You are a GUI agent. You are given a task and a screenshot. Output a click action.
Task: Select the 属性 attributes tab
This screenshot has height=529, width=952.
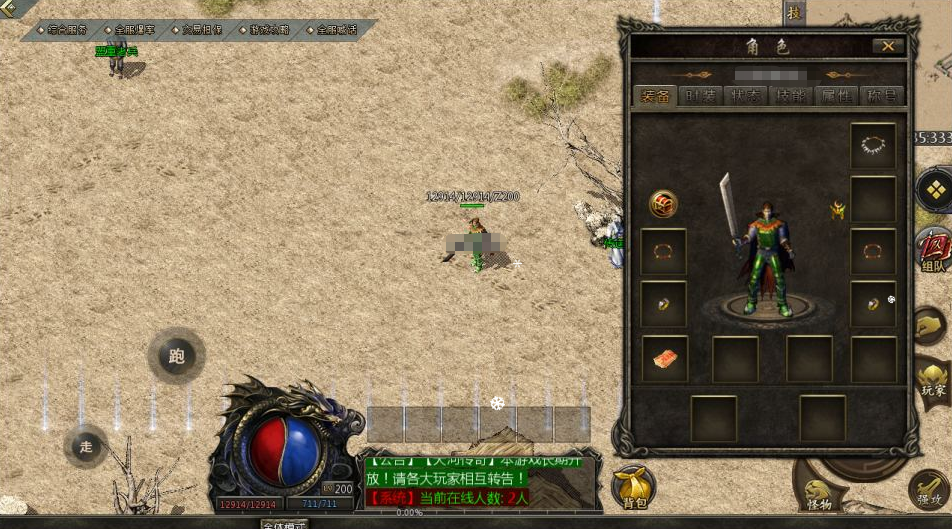tap(836, 96)
